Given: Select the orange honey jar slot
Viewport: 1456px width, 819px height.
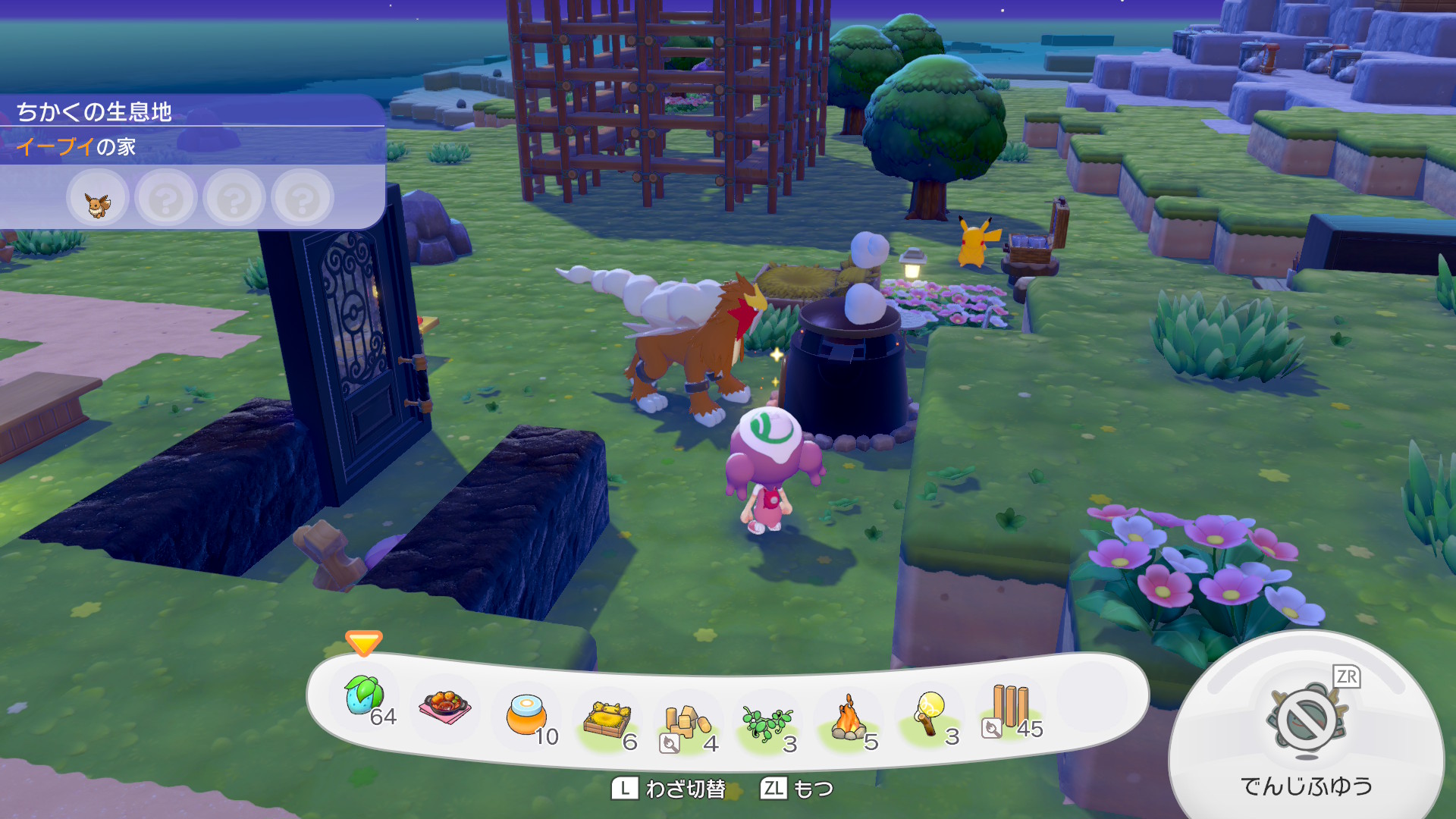Looking at the screenshot, I should (526, 715).
